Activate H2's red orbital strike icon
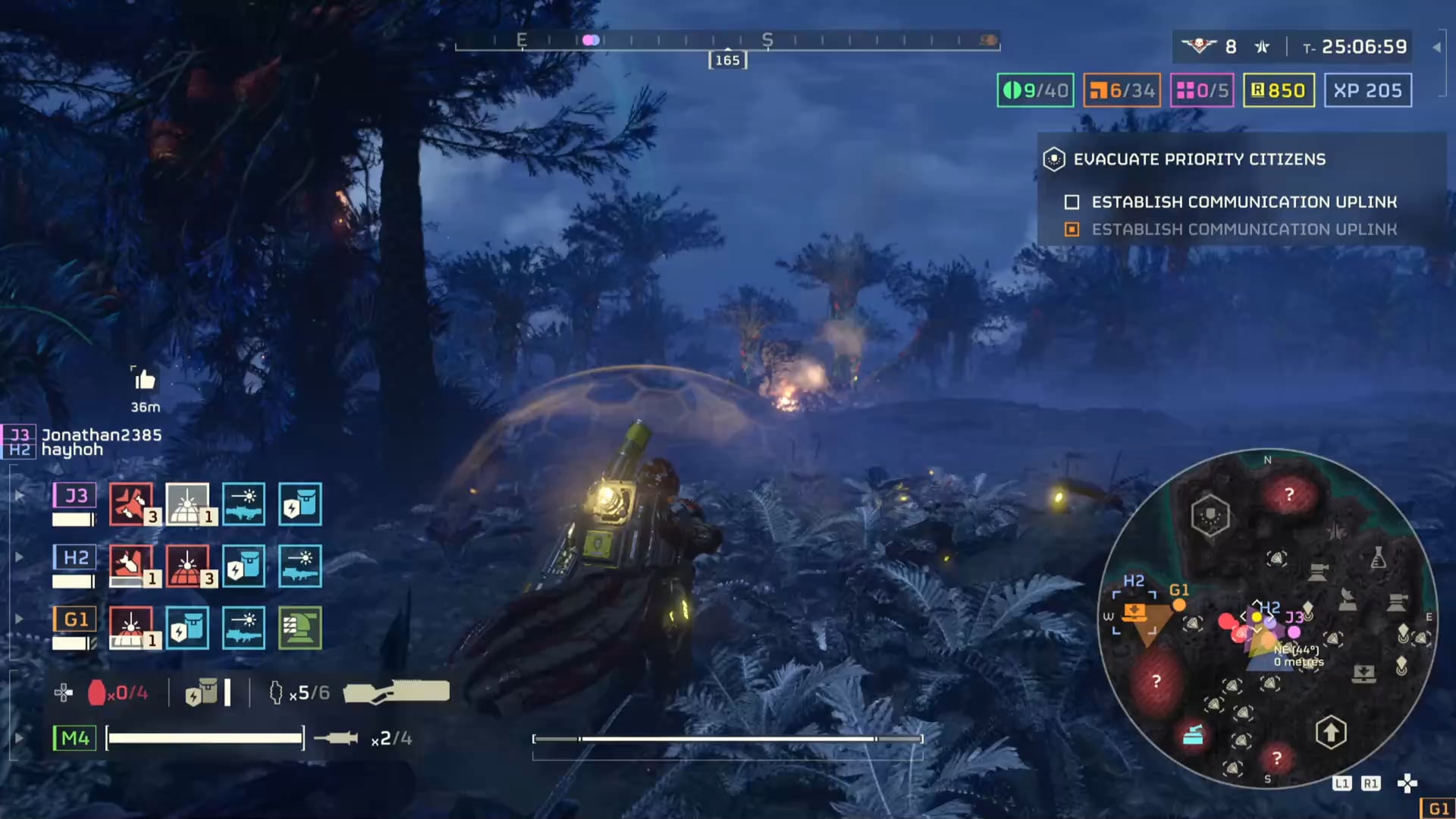The image size is (1456, 819). click(x=187, y=566)
